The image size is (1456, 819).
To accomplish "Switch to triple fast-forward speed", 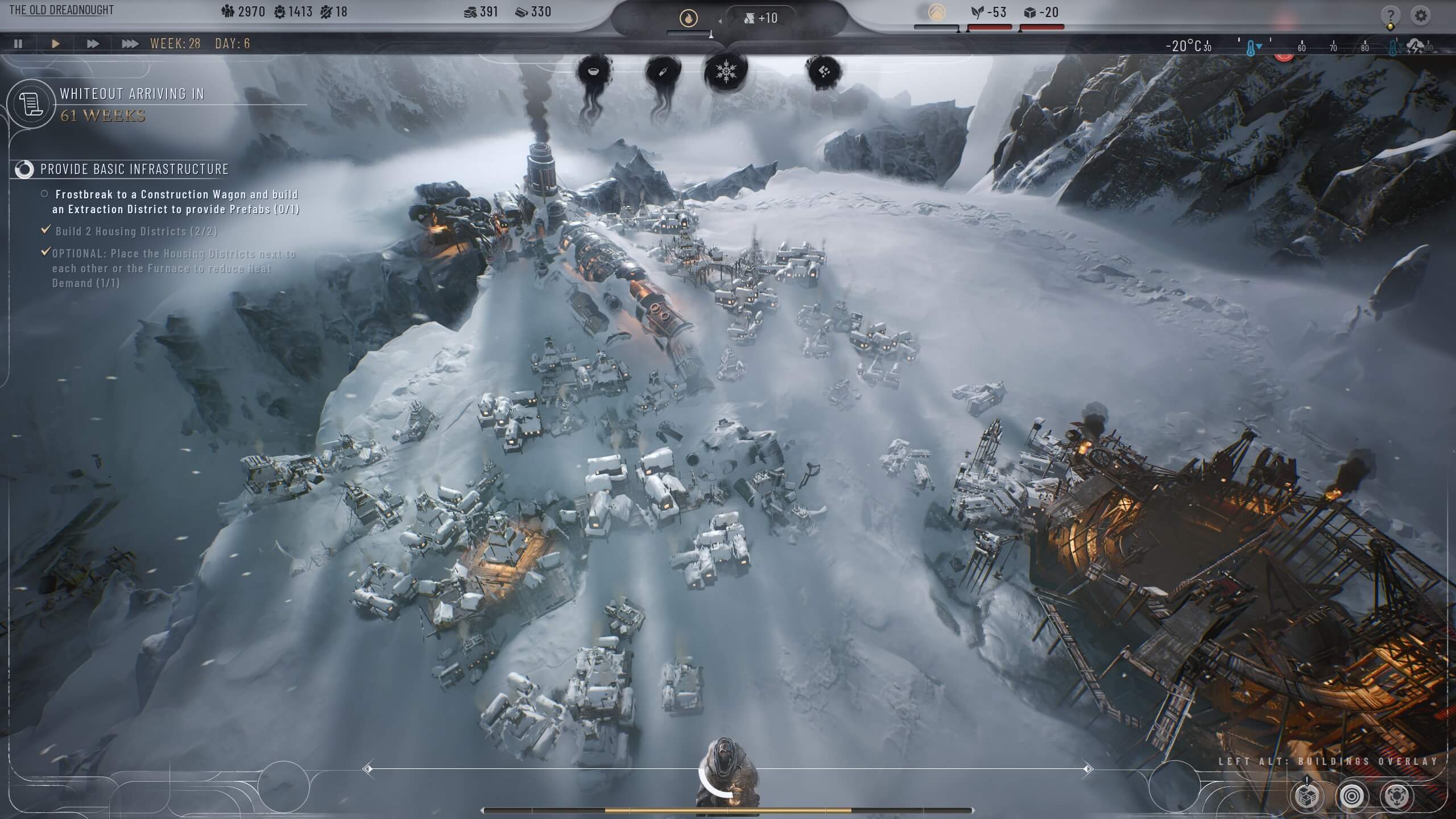I will [130, 44].
